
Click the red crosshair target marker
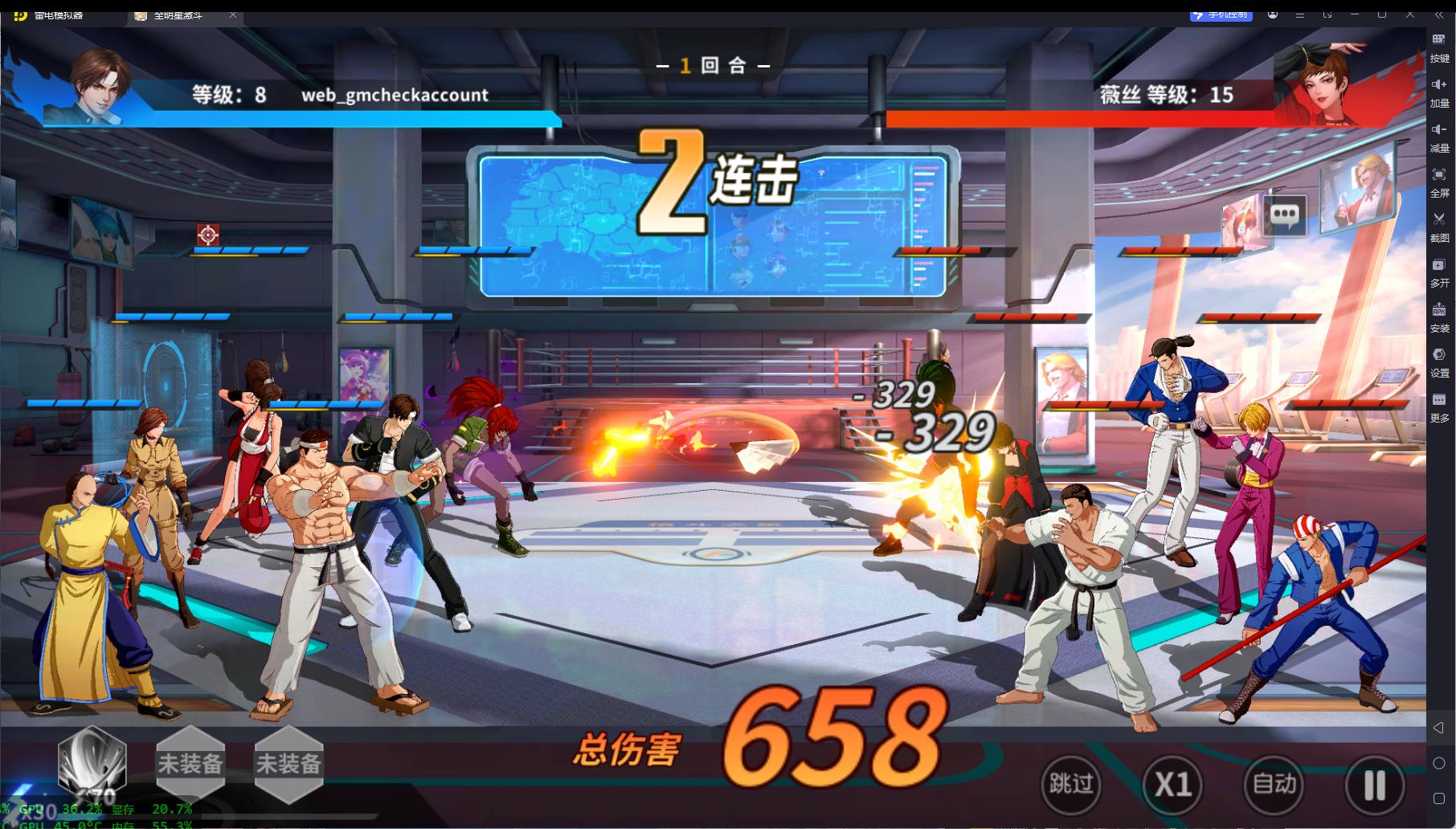tap(208, 235)
